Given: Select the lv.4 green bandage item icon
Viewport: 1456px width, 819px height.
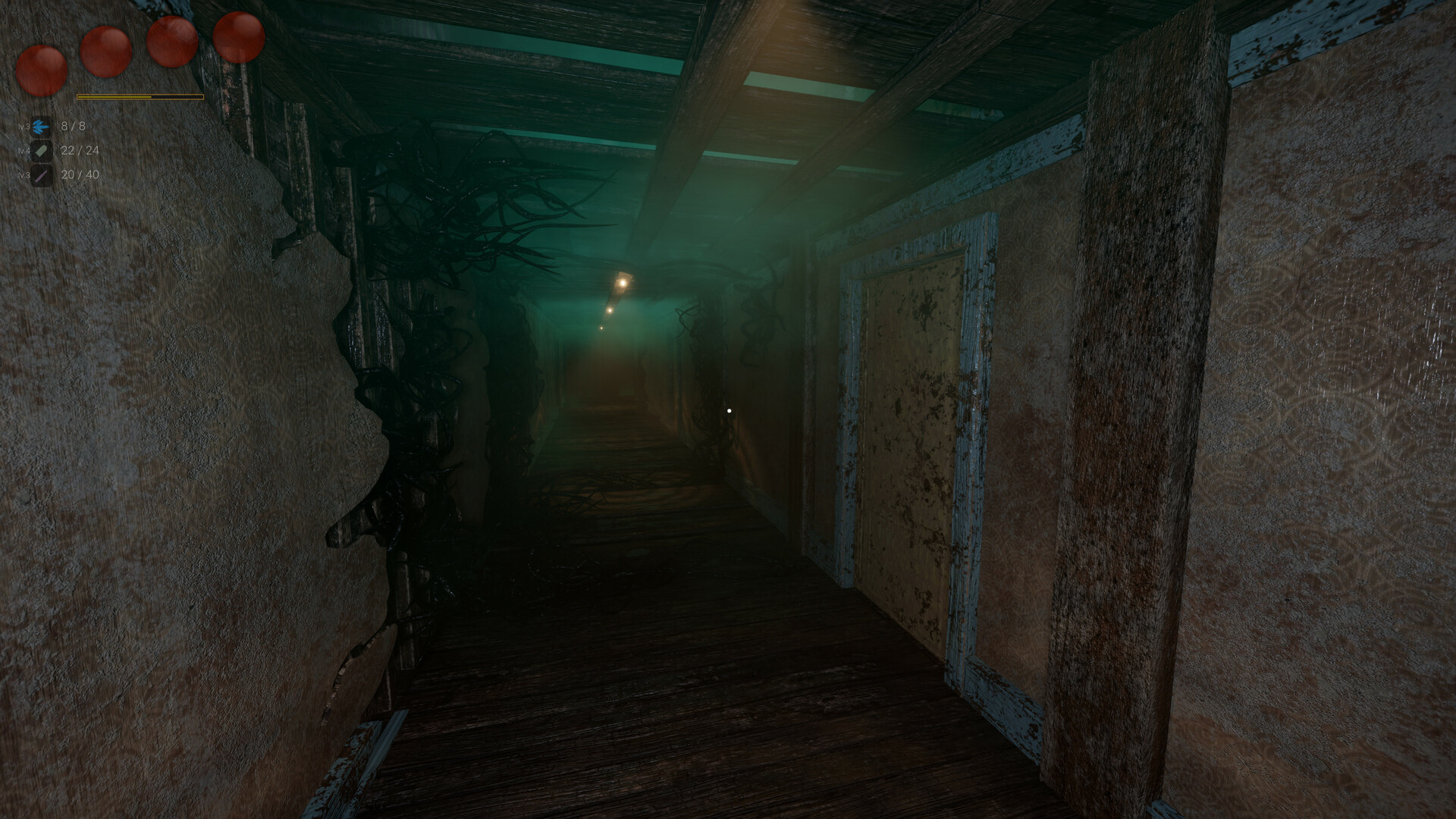Looking at the screenshot, I should [43, 149].
